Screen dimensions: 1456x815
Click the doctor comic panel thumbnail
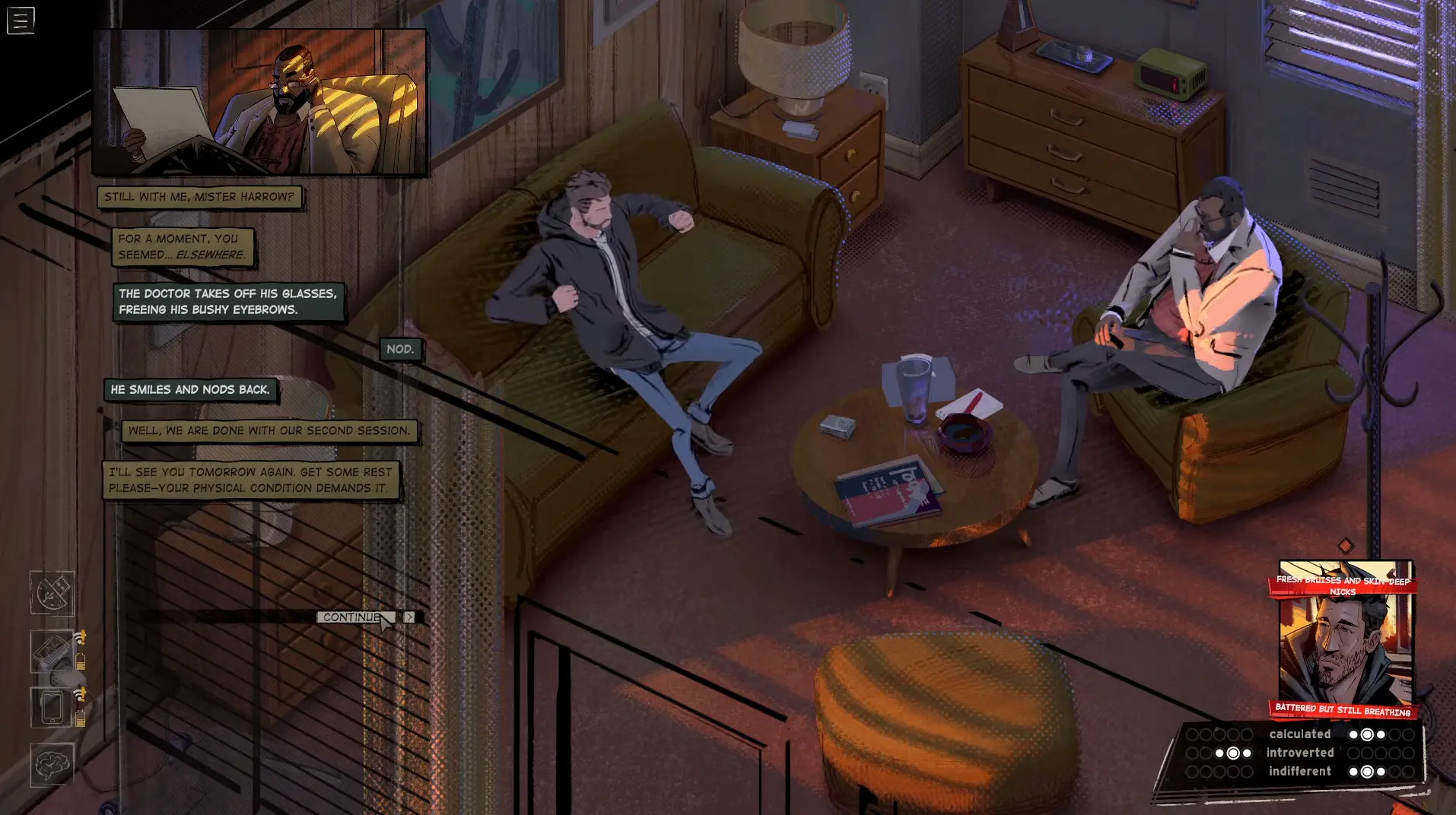point(259,103)
